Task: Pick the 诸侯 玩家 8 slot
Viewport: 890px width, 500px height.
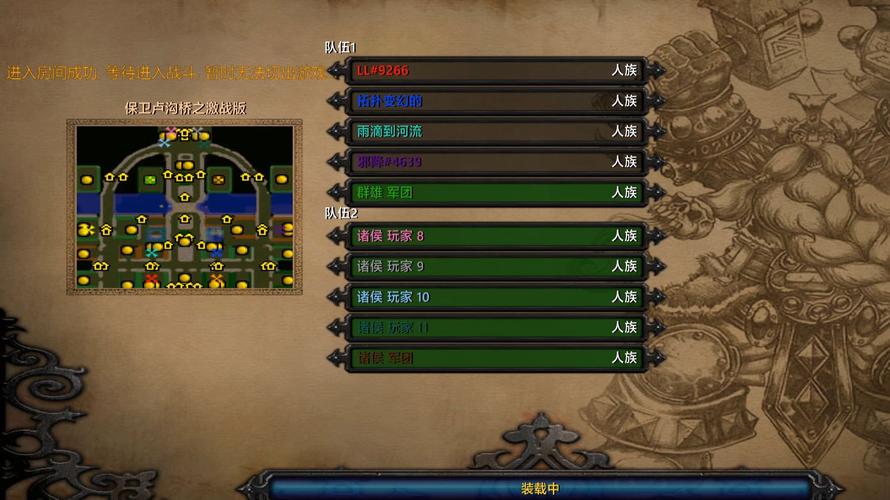Action: 496,236
